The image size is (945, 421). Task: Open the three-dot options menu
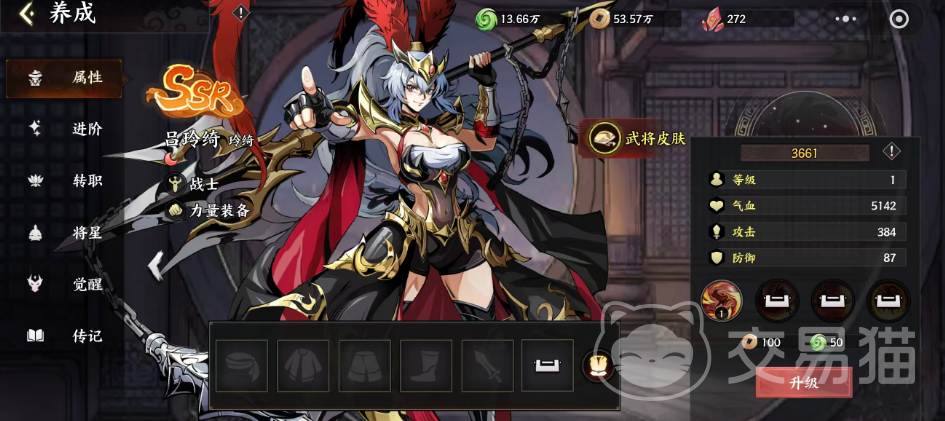846,18
